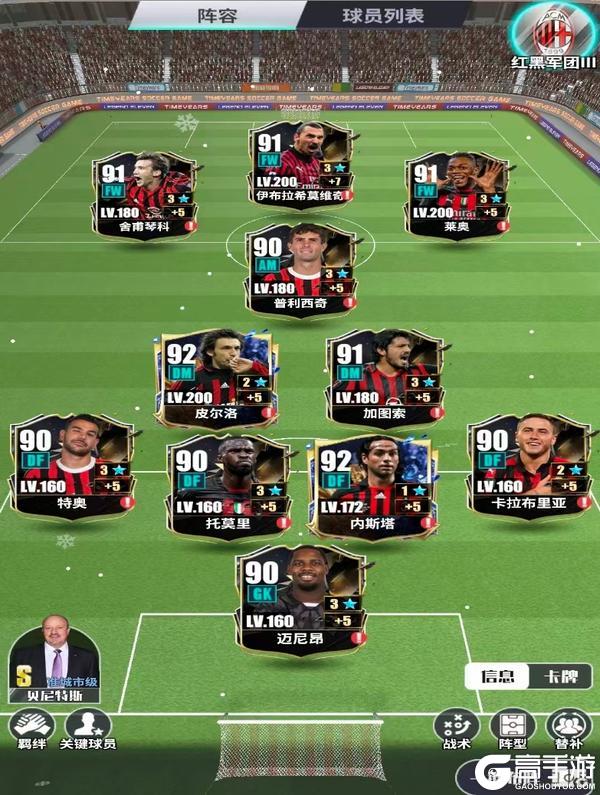Screen dimensions: 600x795
Task: Select goalkeeper 迈尼昂 card
Action: tap(299, 597)
